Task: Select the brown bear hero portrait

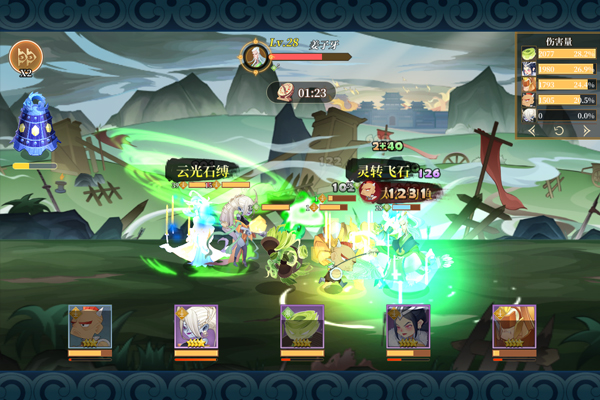Action: point(89,326)
